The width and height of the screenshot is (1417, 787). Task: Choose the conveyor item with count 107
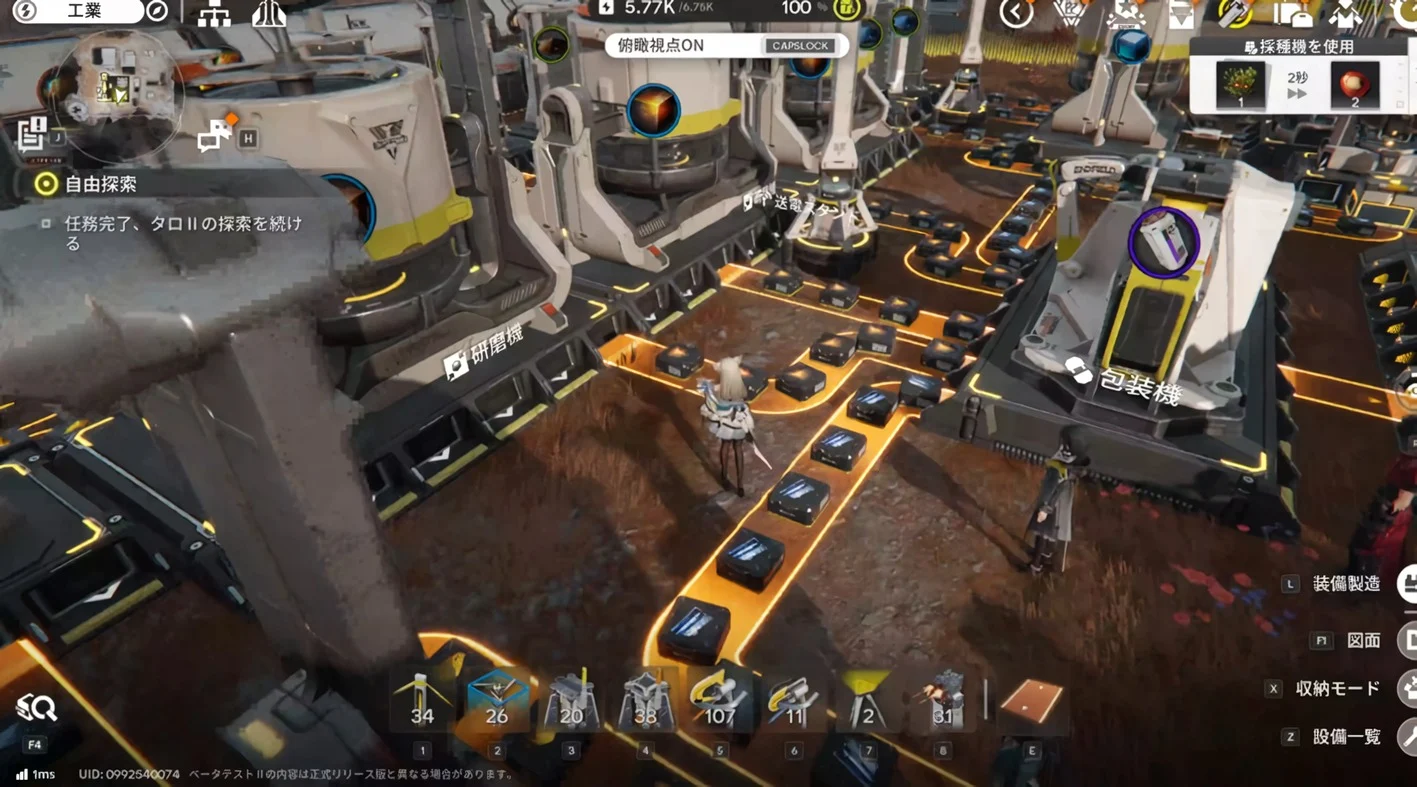pos(719,700)
